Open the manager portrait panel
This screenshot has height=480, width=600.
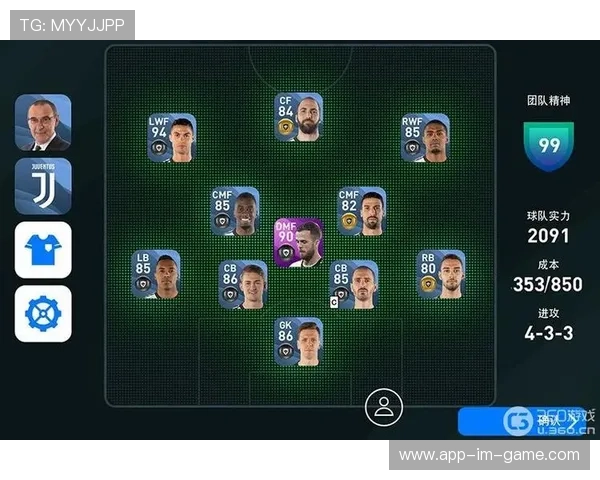(x=43, y=122)
